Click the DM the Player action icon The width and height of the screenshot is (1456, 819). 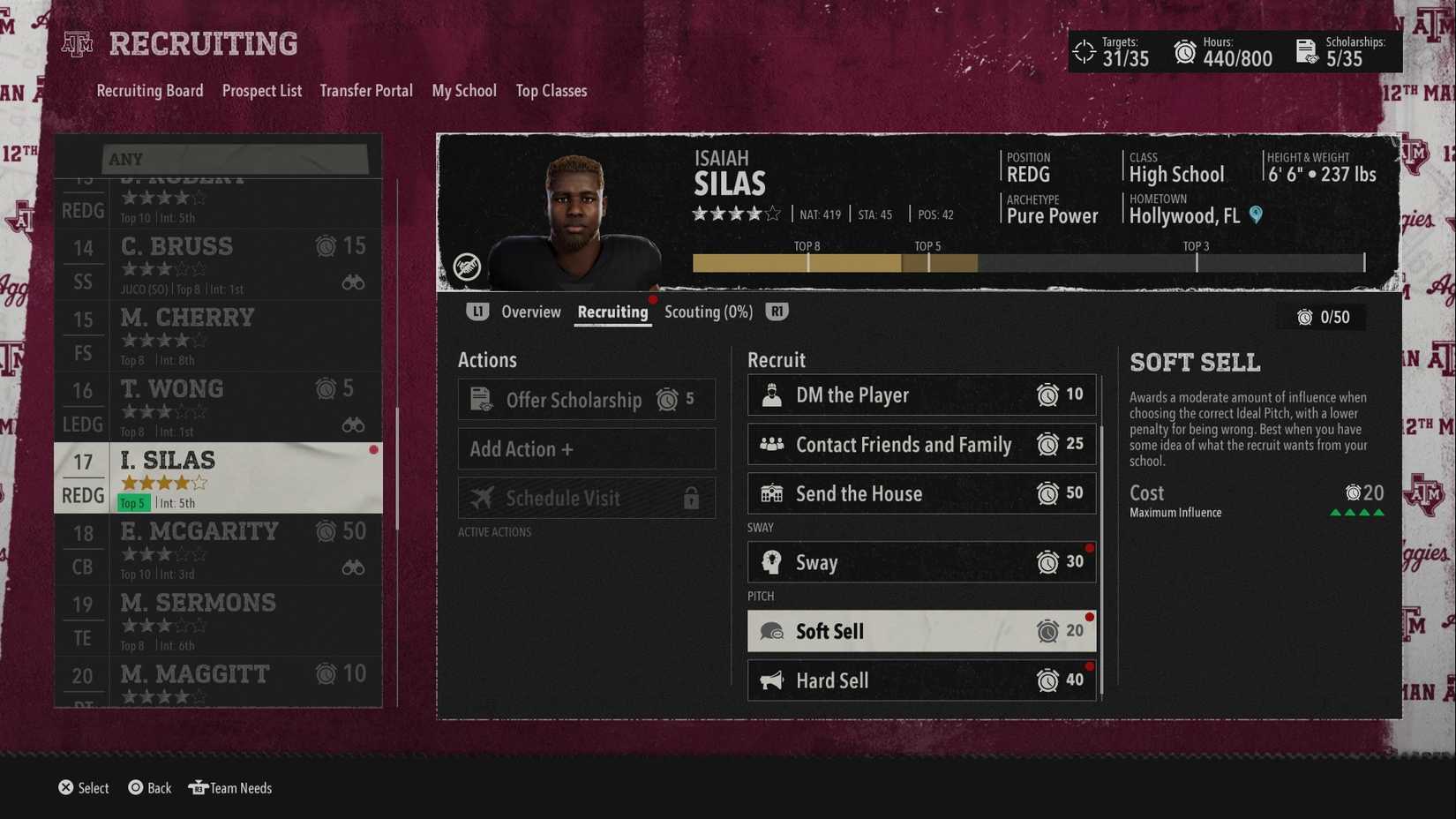(x=772, y=394)
